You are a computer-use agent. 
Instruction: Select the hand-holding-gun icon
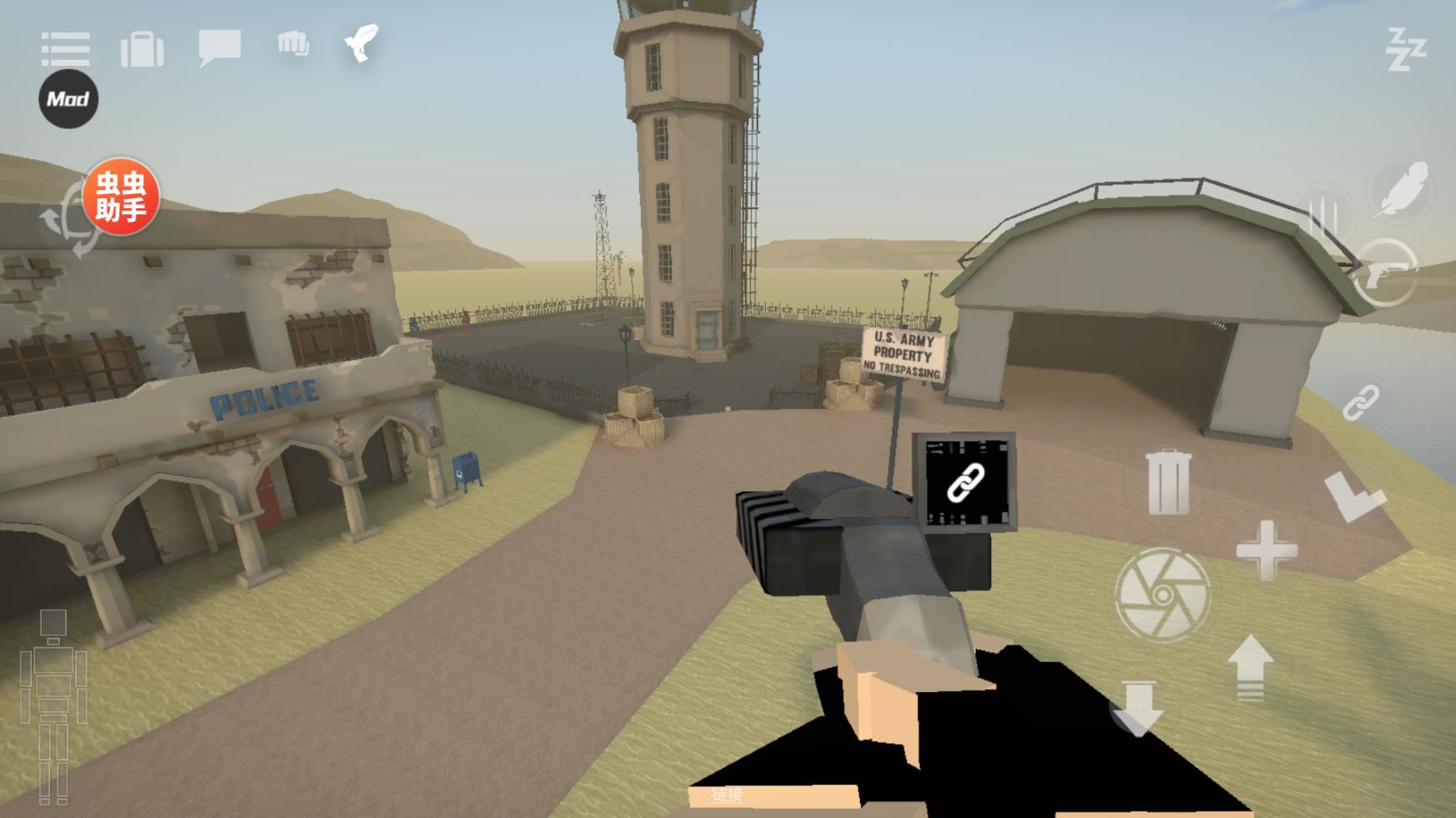(363, 42)
